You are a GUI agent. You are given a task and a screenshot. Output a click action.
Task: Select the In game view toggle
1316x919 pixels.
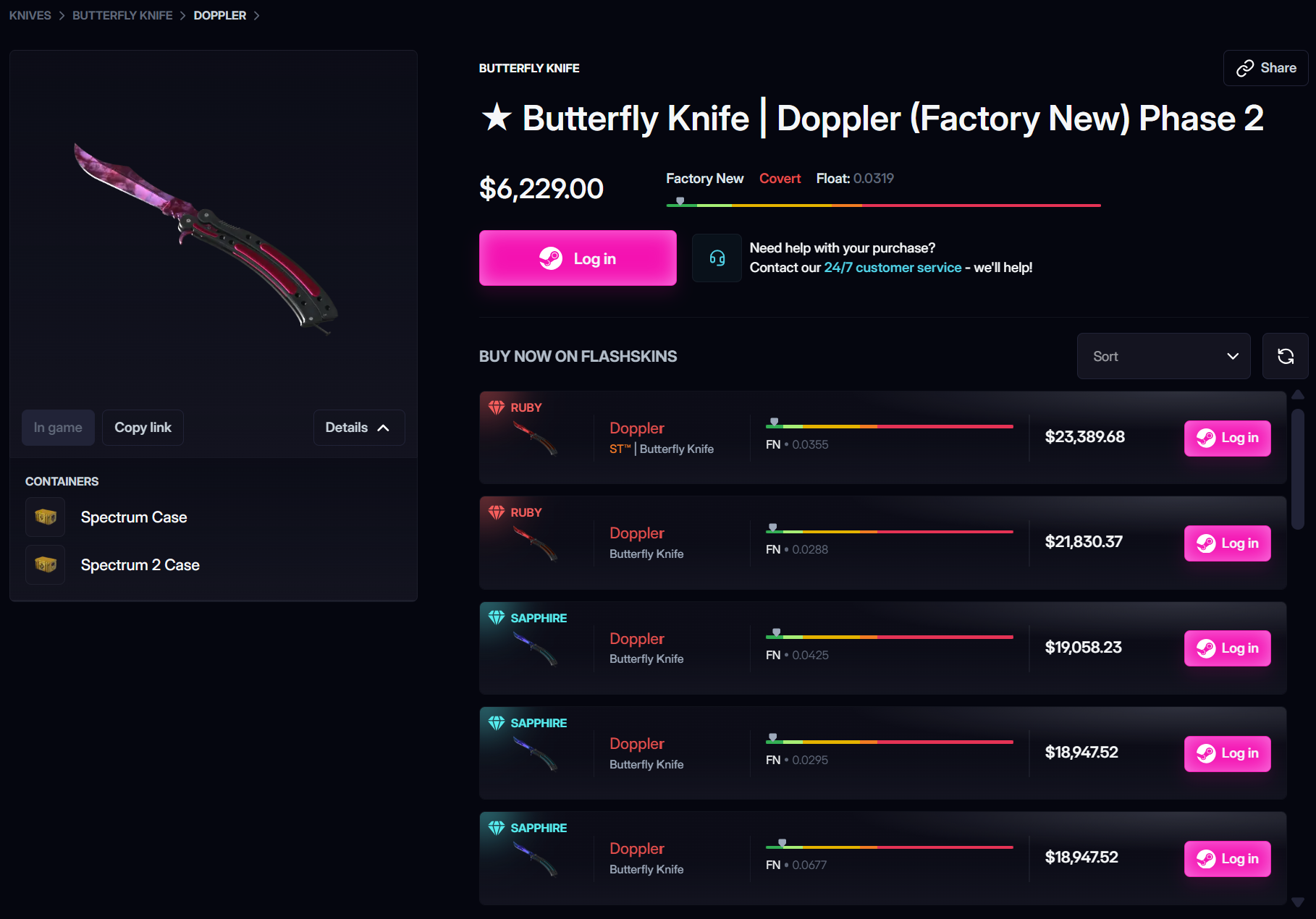coord(58,427)
